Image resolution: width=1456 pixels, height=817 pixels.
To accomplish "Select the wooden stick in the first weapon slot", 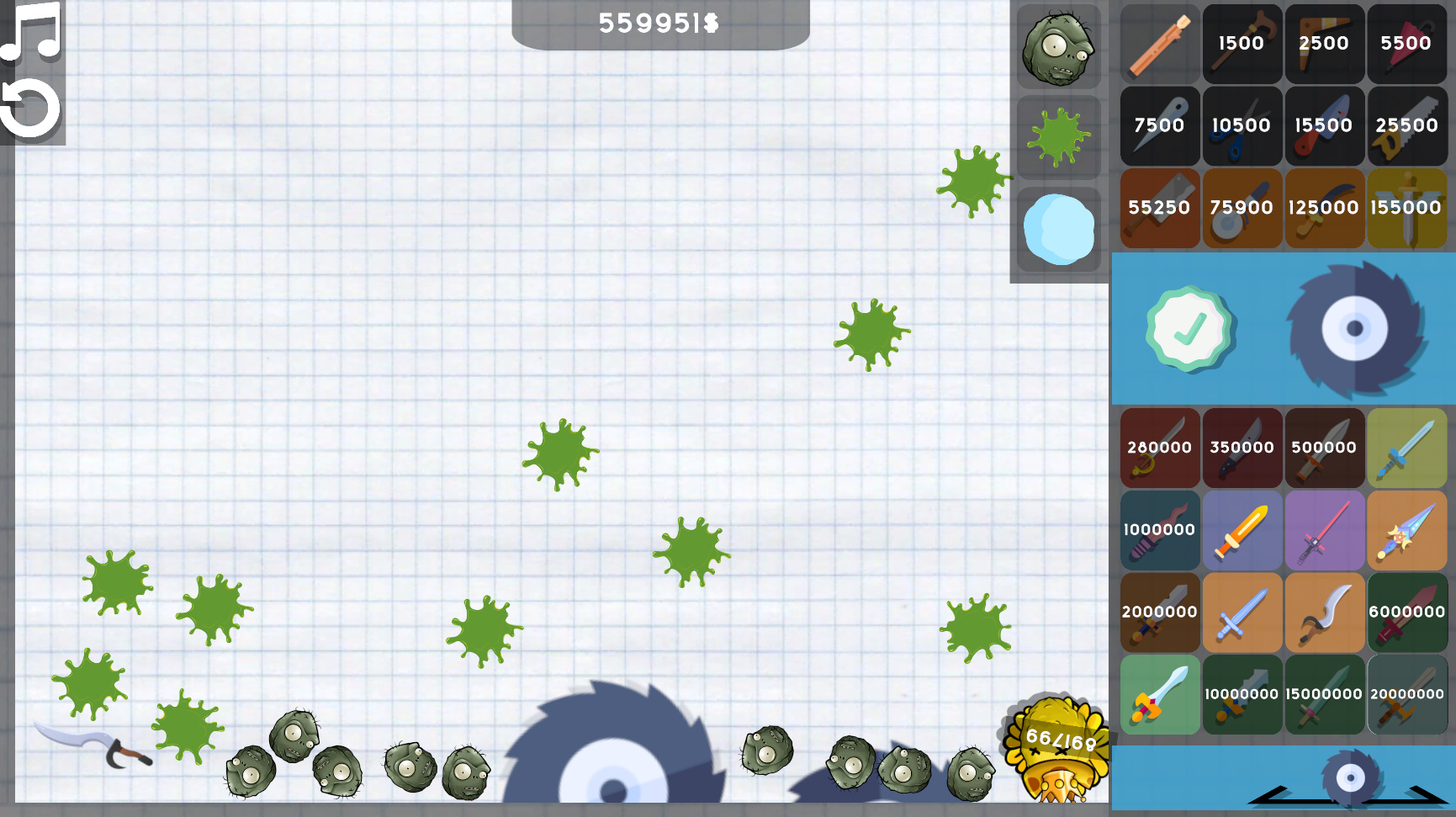I will tap(1159, 44).
